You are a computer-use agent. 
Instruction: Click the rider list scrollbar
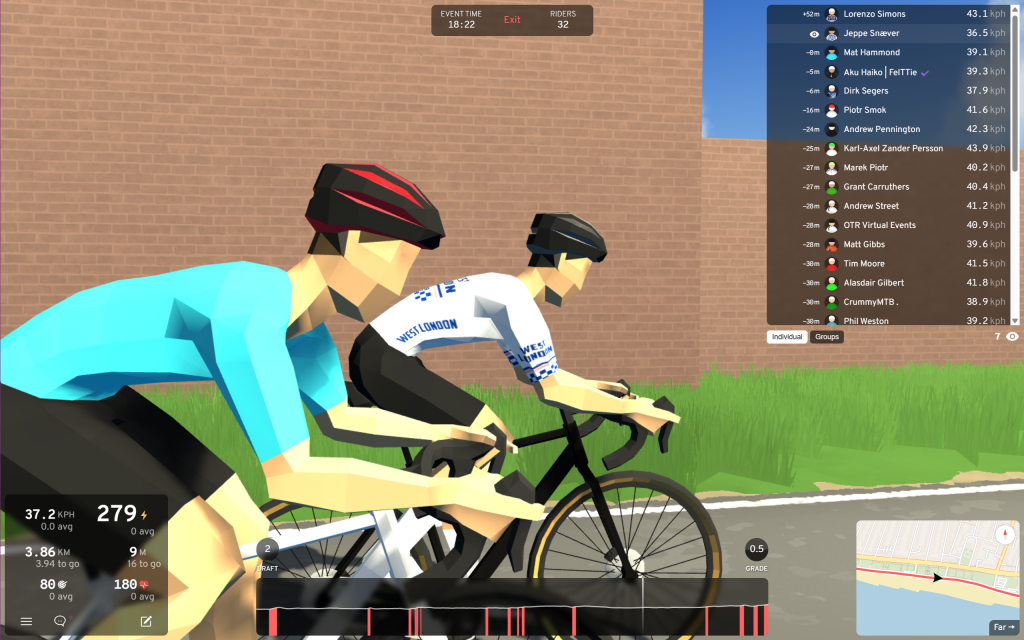(1016, 90)
